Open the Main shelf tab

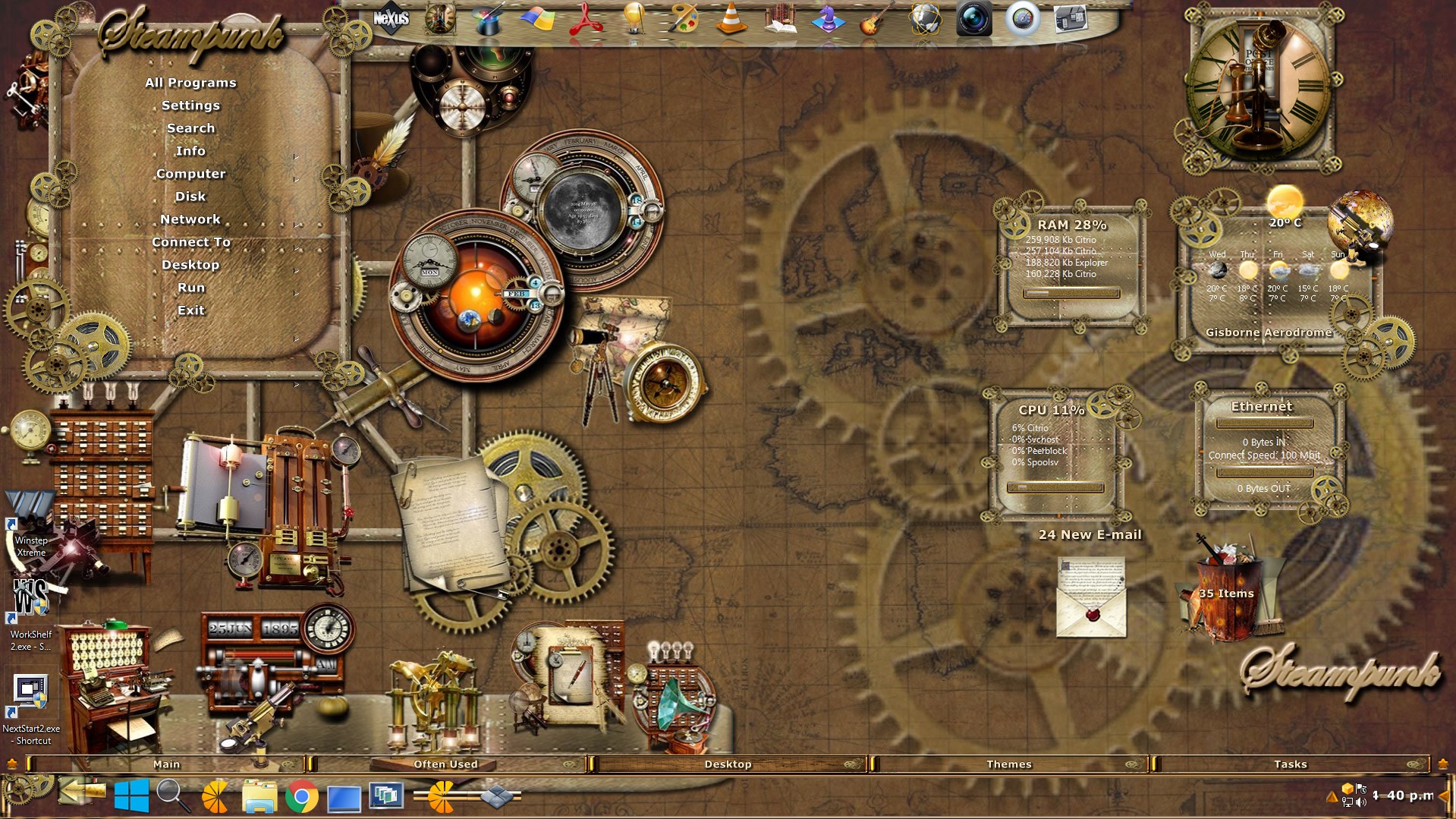pos(166,764)
